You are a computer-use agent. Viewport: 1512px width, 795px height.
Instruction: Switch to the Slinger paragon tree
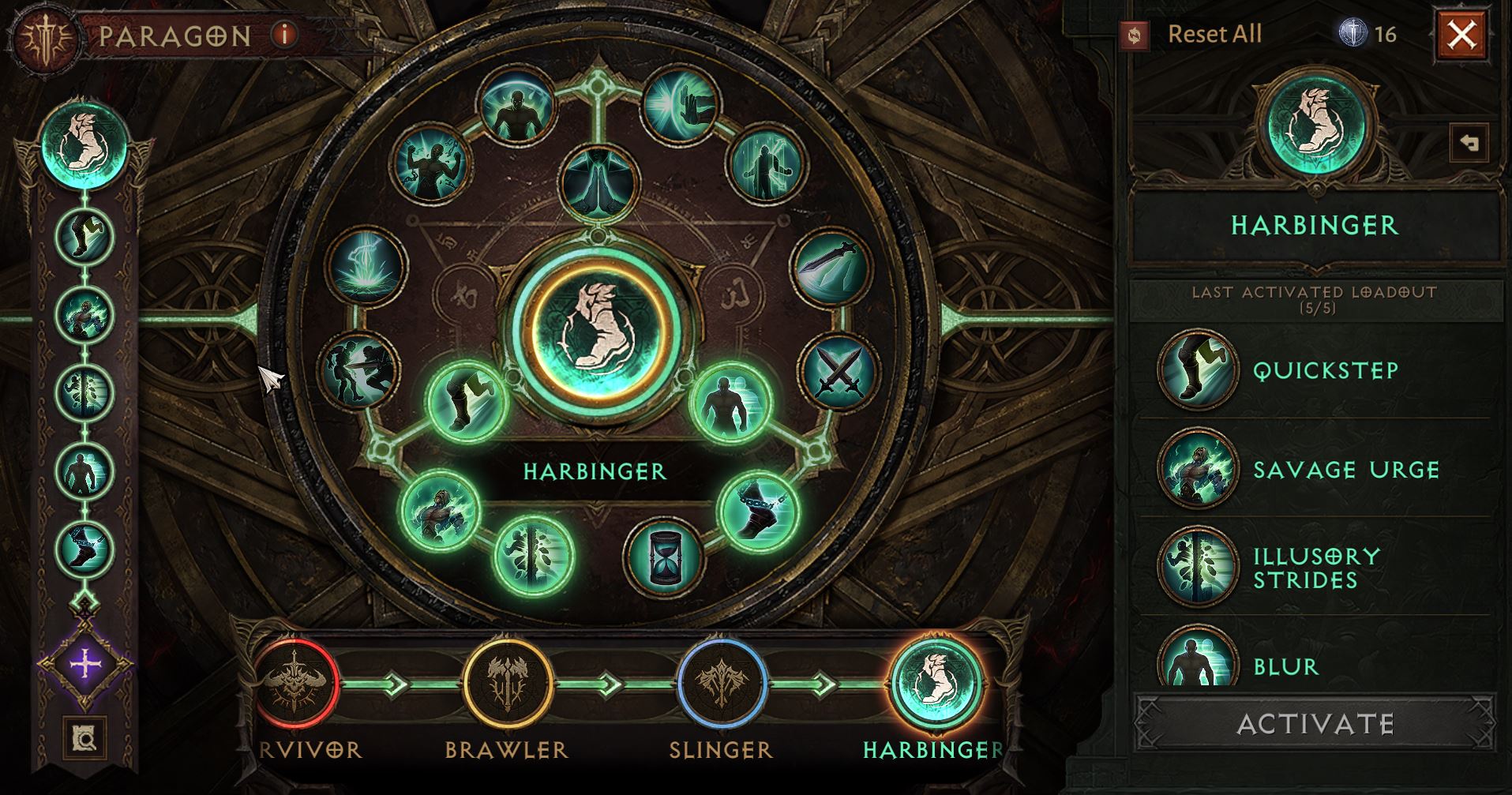[x=722, y=681]
